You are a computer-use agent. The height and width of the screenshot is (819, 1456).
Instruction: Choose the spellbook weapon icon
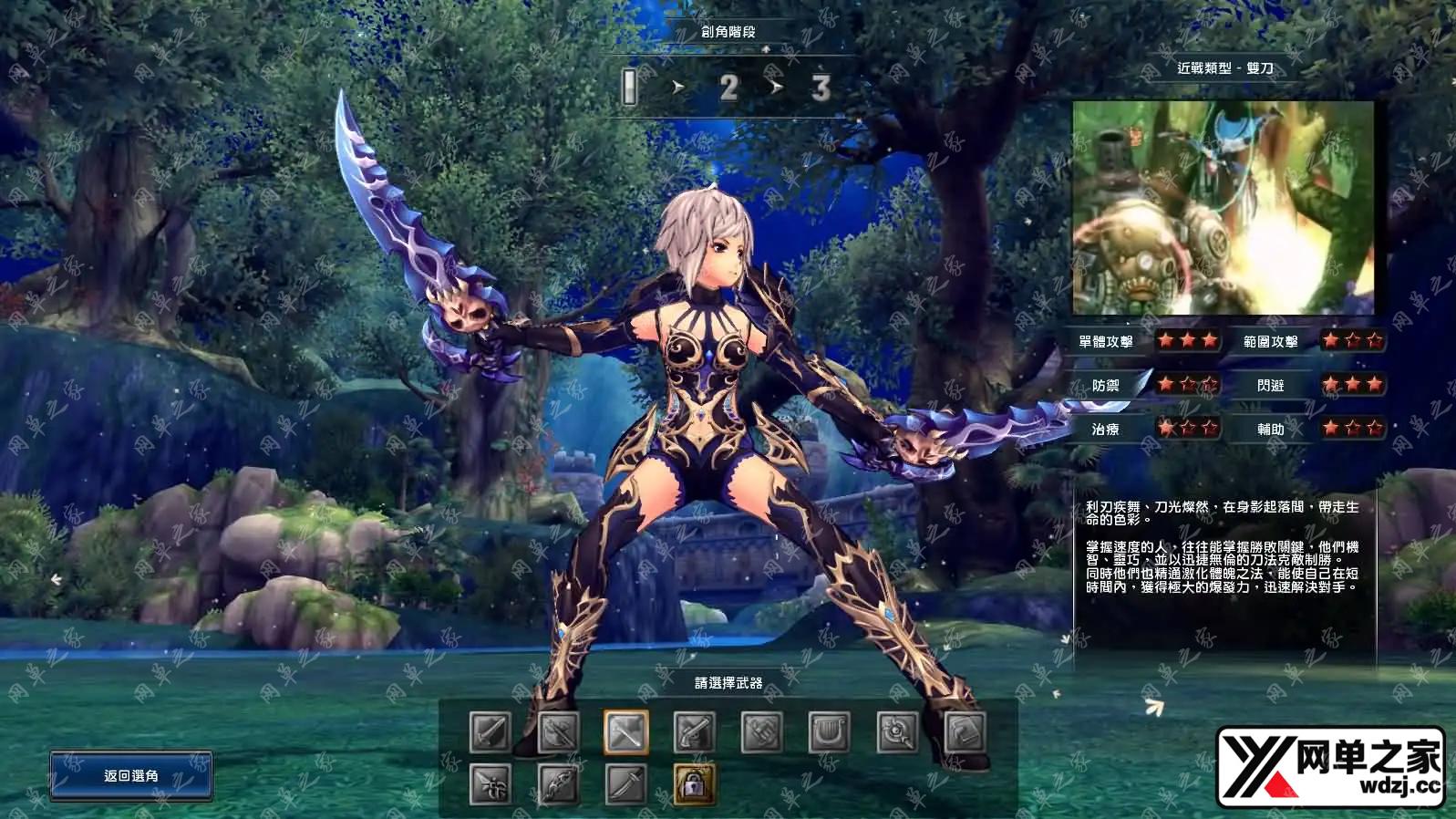click(965, 731)
